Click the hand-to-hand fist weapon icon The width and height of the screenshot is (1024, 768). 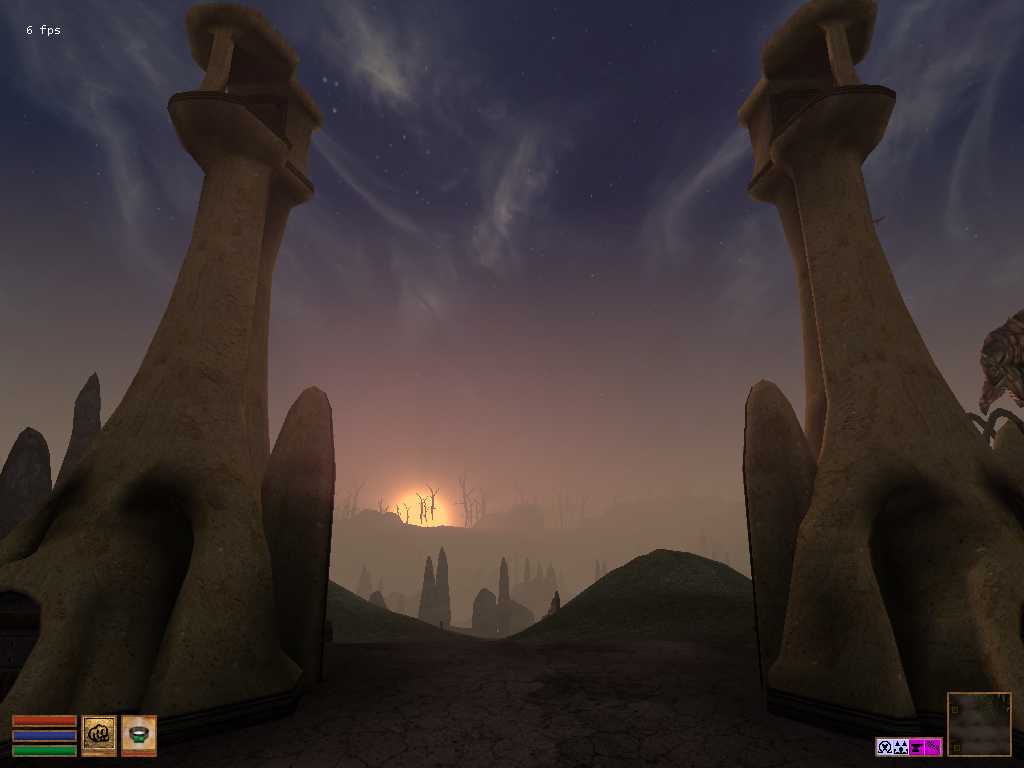pyautogui.click(x=99, y=735)
